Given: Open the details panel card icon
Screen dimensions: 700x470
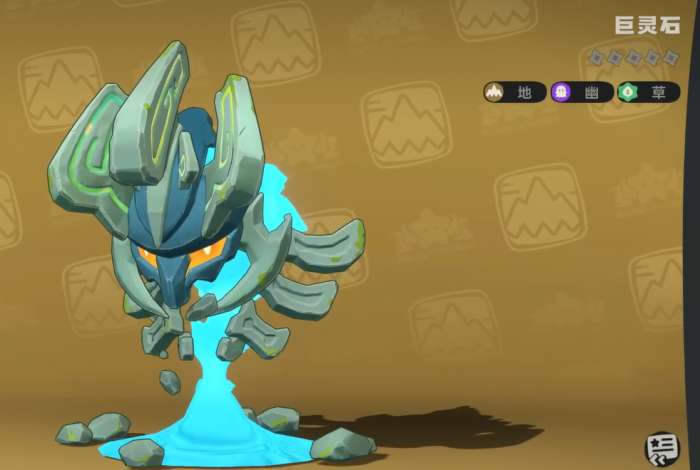Looking at the screenshot, I should point(659,446).
